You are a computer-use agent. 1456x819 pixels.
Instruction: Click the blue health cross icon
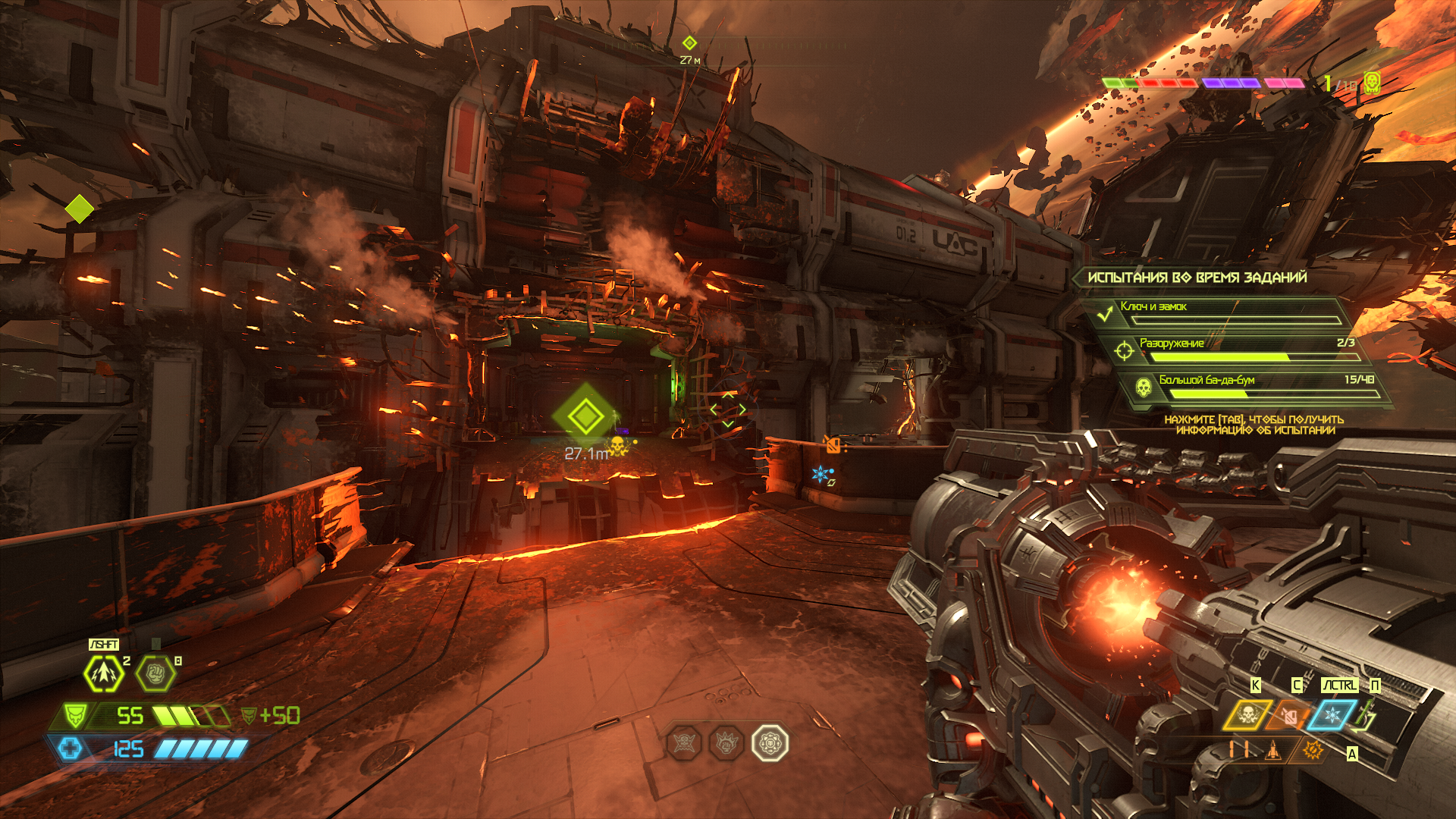point(70,749)
